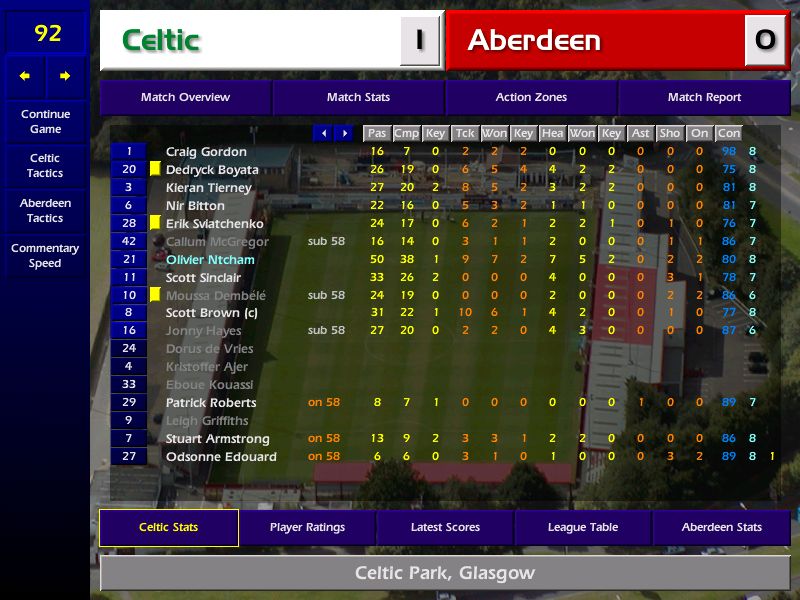Viewport: 800px width, 600px height.
Task: Show the Match Stats tab
Action: click(x=358, y=97)
